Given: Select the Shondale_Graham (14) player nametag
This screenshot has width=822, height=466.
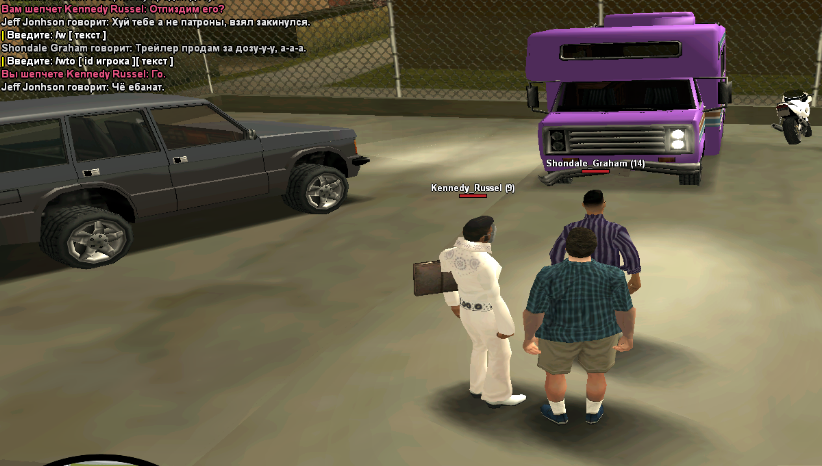Looking at the screenshot, I should pyautogui.click(x=595, y=163).
